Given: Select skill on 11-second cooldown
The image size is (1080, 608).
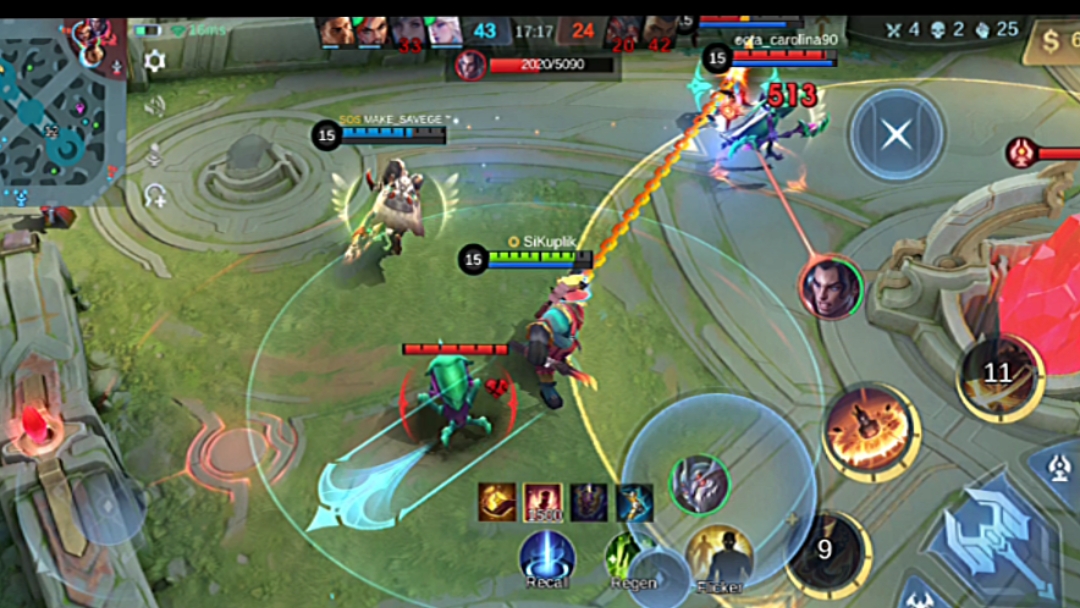Looking at the screenshot, I should (x=997, y=375).
